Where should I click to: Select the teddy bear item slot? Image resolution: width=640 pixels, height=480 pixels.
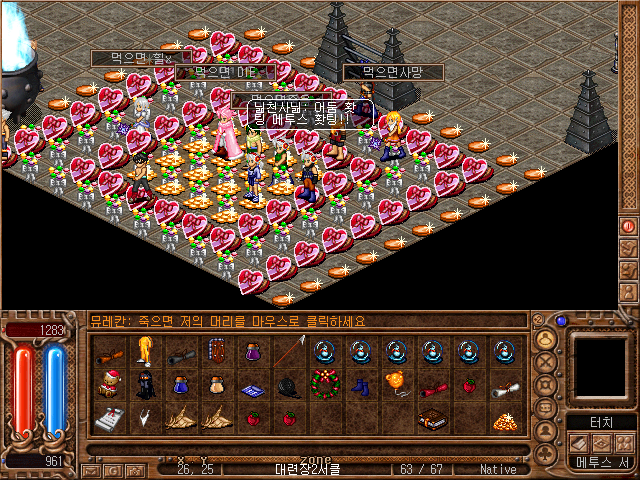(x=109, y=385)
